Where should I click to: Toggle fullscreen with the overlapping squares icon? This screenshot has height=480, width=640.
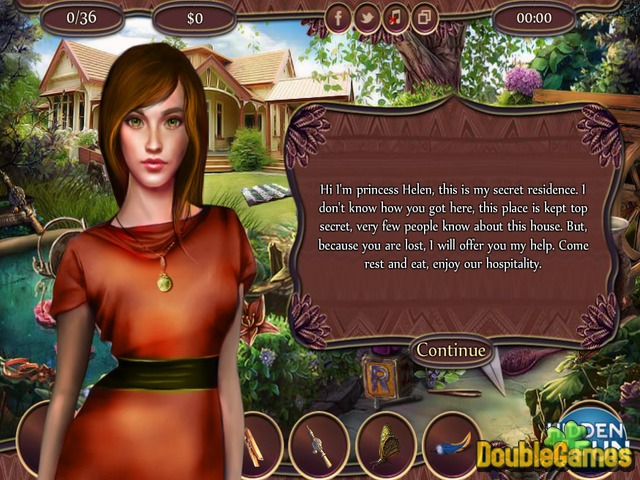tap(425, 18)
